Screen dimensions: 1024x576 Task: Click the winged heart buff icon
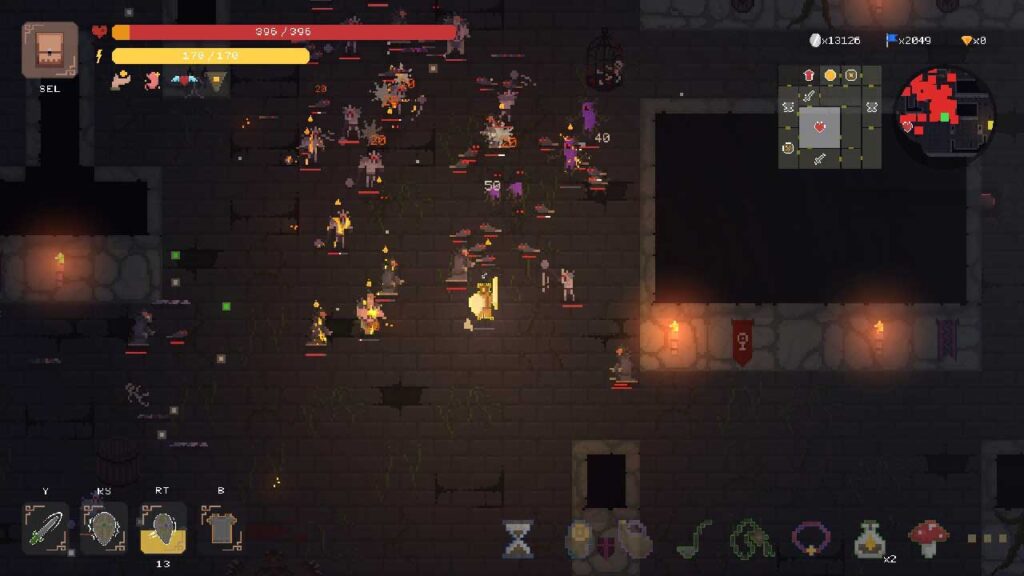[183, 80]
